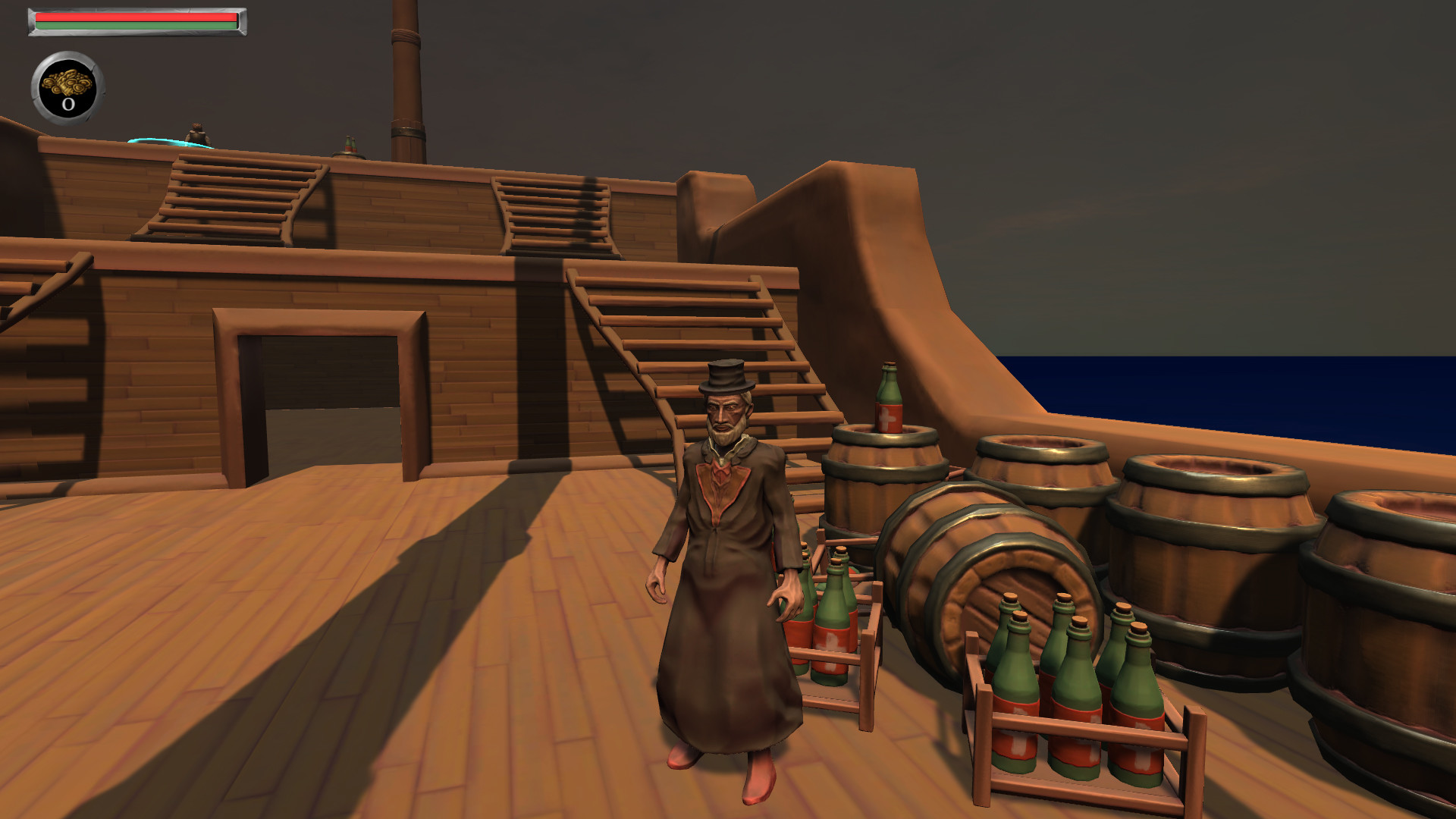The height and width of the screenshot is (819, 1456).
Task: Click the merchant's red neckerchief
Action: click(x=719, y=478)
